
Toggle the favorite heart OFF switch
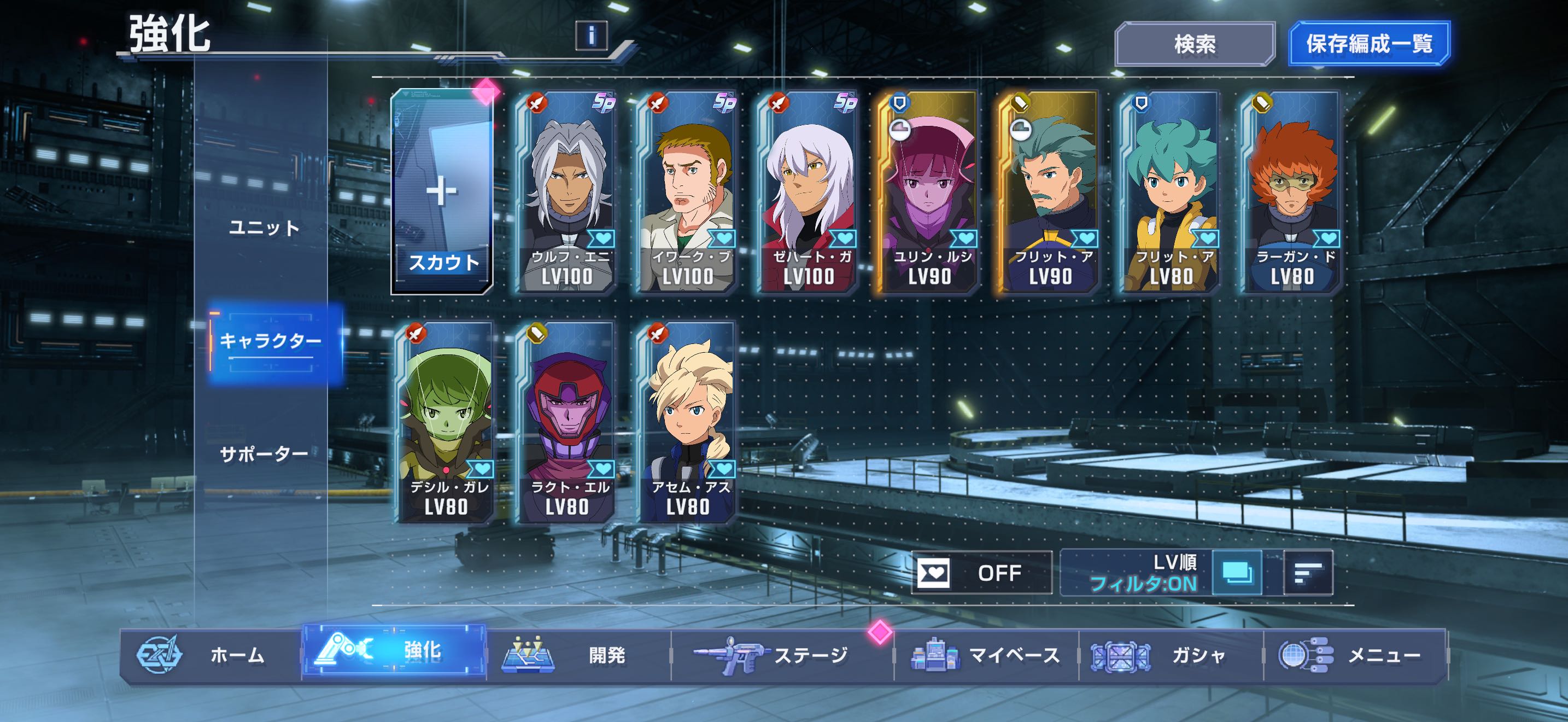pyautogui.click(x=981, y=573)
